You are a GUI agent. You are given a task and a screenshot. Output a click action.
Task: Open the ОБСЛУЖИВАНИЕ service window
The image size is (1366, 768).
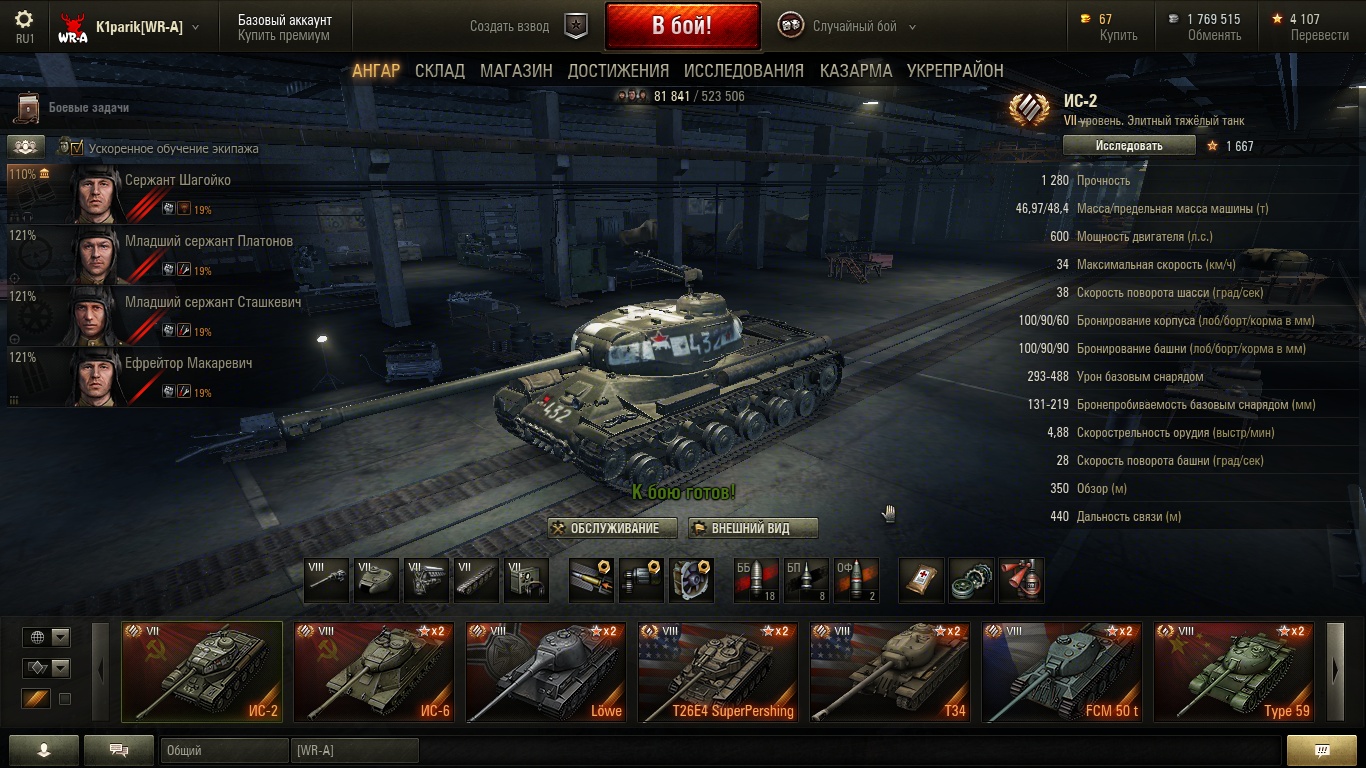coord(613,528)
